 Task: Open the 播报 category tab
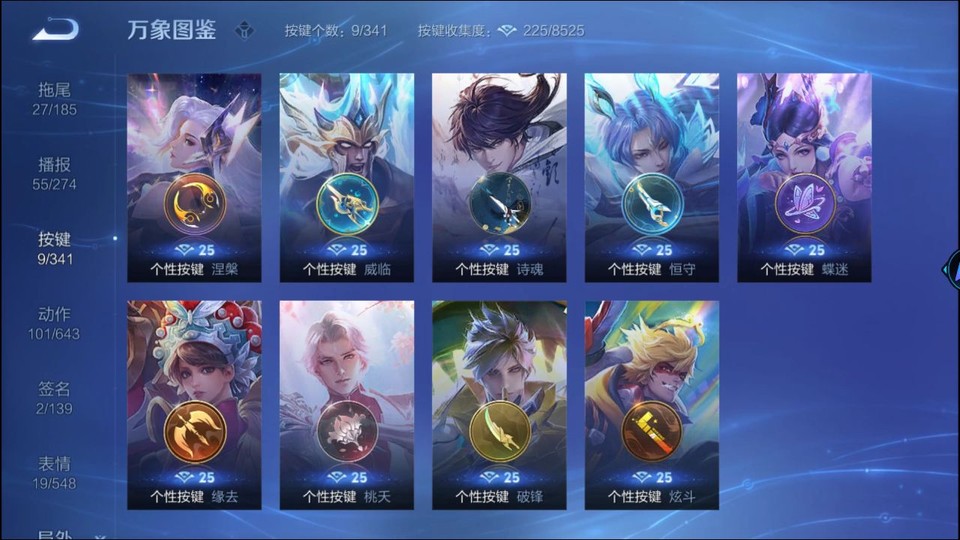coord(55,173)
